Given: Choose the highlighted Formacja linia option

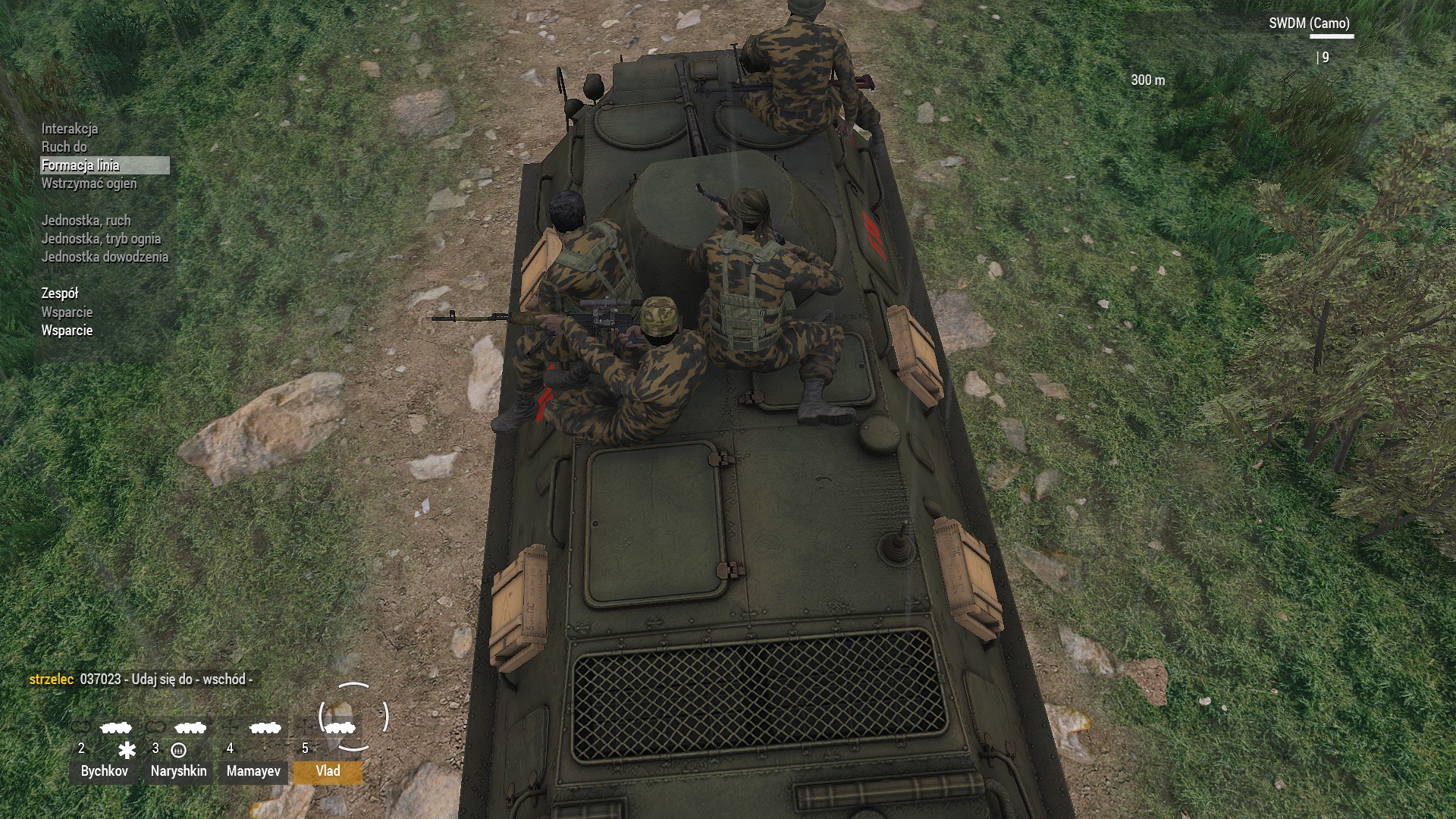Looking at the screenshot, I should [81, 165].
